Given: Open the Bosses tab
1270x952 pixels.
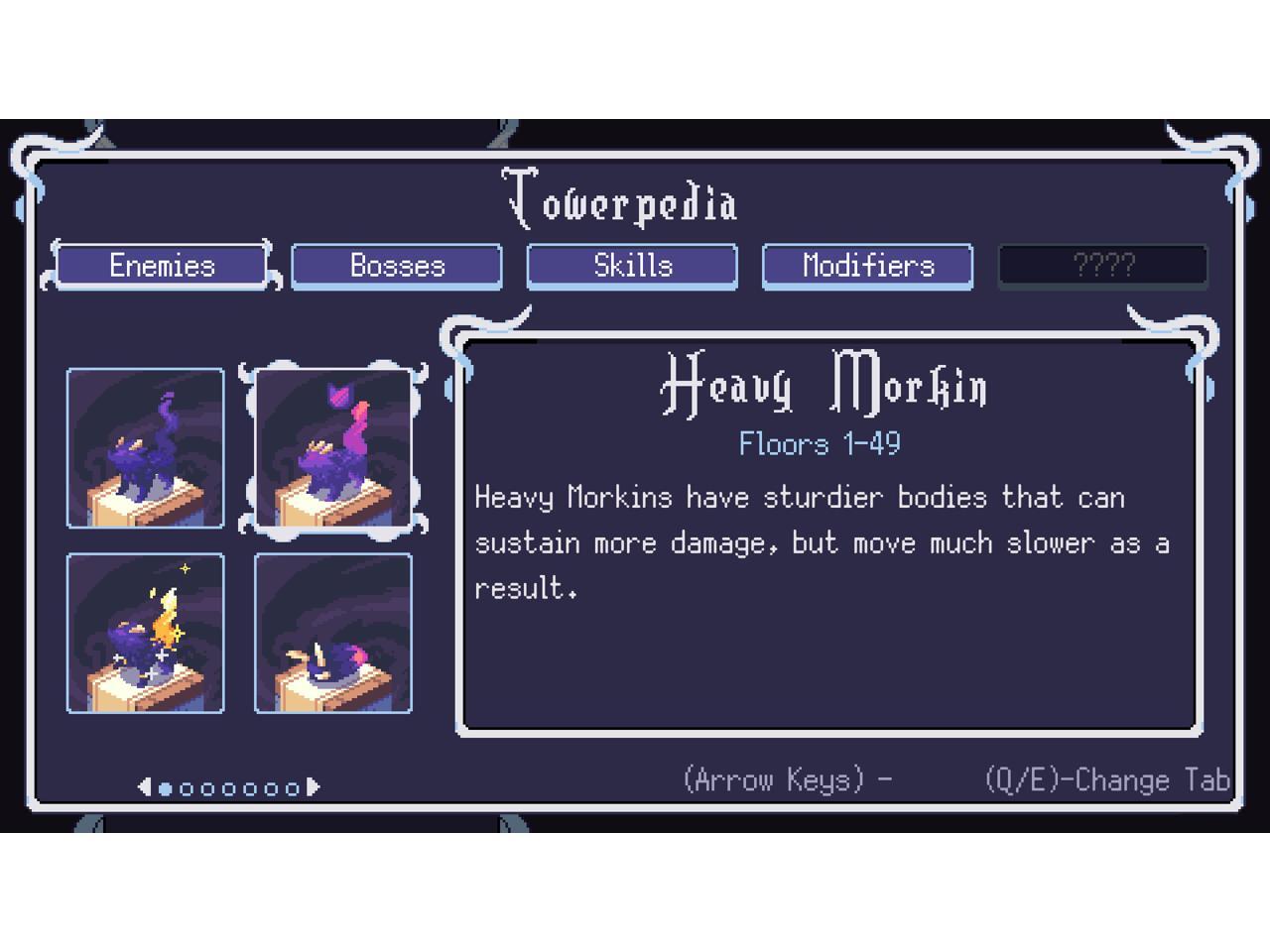Looking at the screenshot, I should 397,266.
